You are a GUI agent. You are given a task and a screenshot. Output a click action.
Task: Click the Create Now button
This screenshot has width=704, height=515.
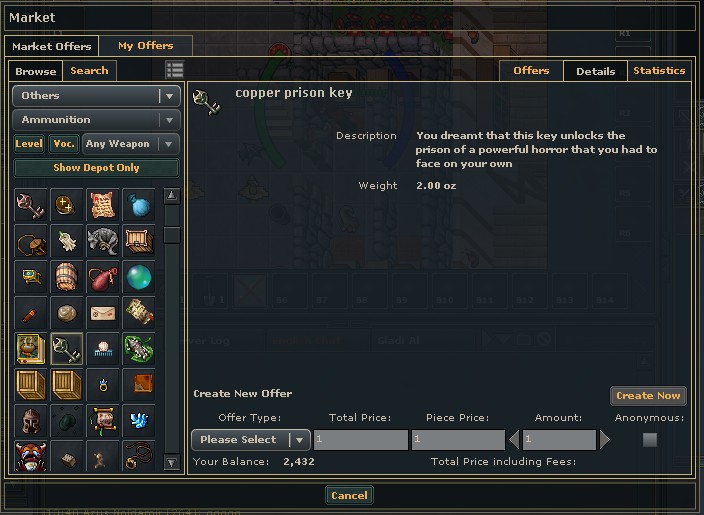648,396
